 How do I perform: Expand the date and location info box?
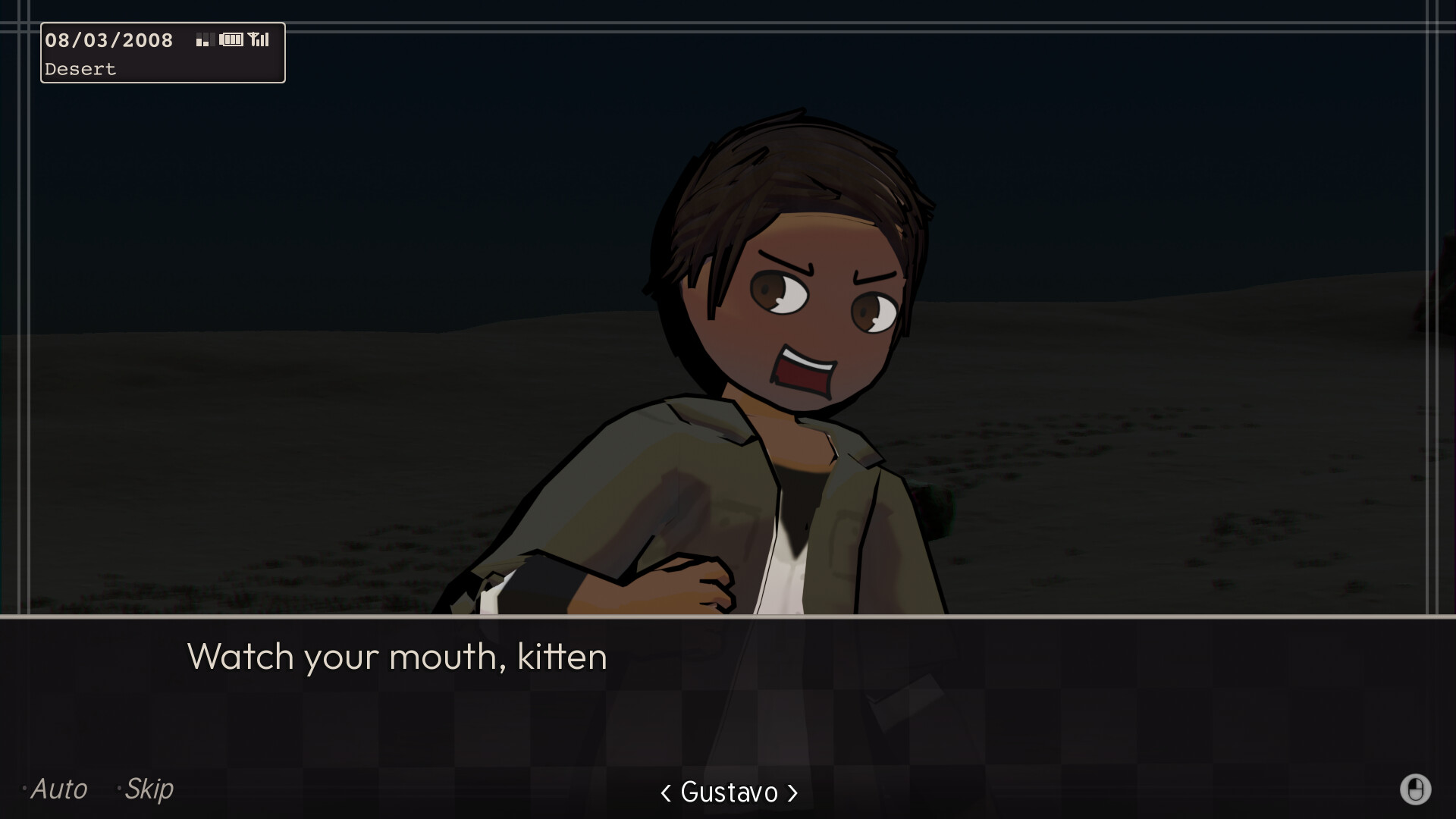point(162,52)
